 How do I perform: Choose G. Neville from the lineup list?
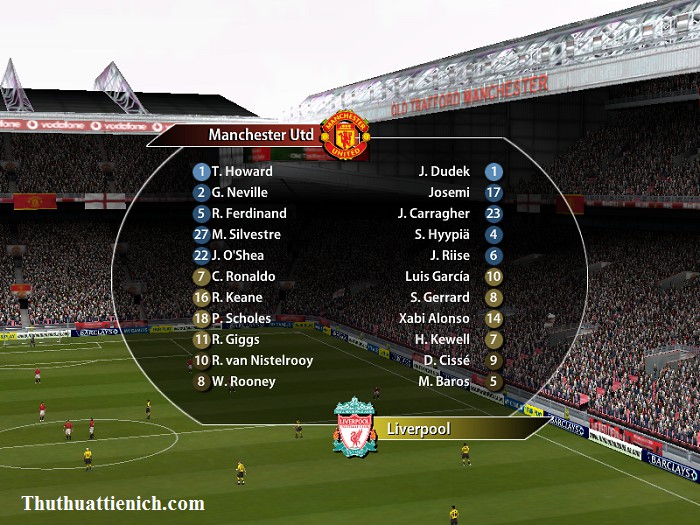coord(240,192)
